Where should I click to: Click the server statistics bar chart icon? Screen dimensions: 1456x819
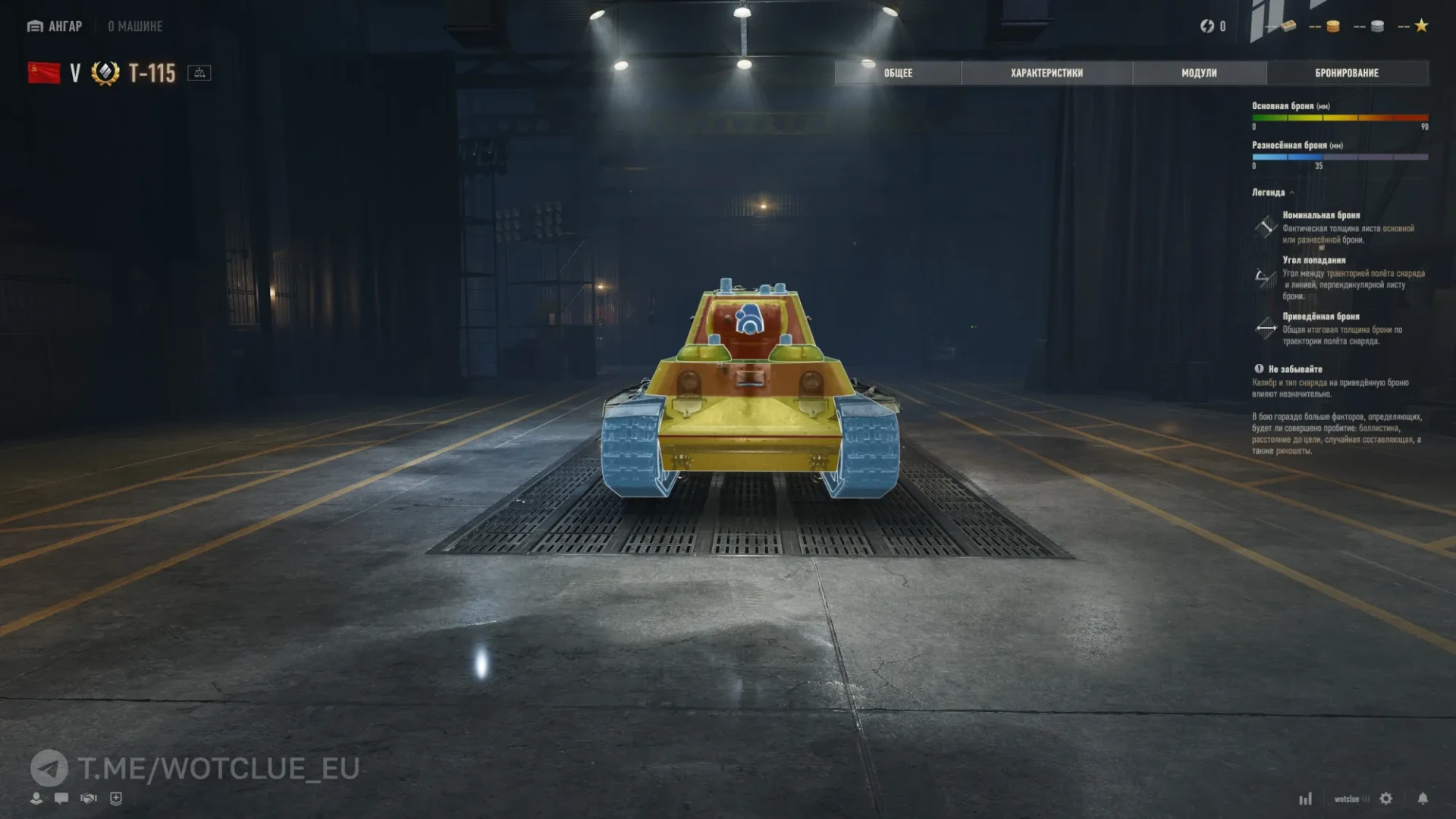tap(1306, 799)
